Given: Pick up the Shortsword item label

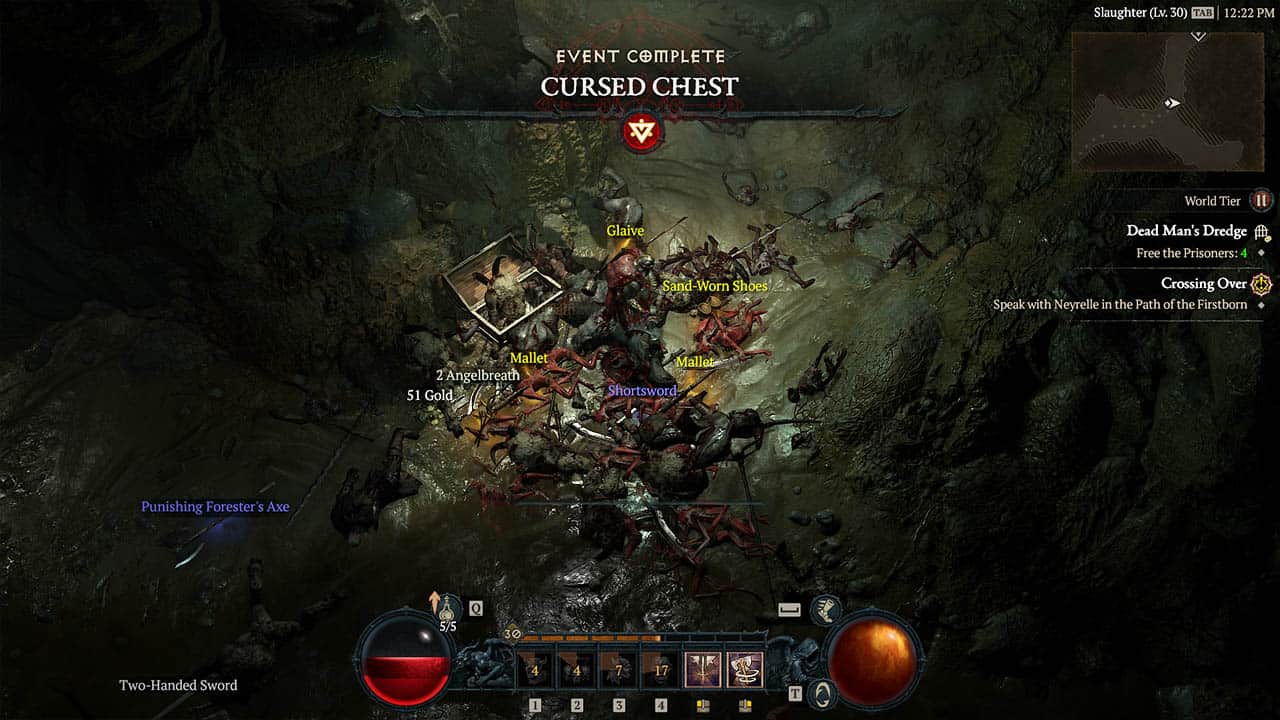Looking at the screenshot, I should point(642,391).
